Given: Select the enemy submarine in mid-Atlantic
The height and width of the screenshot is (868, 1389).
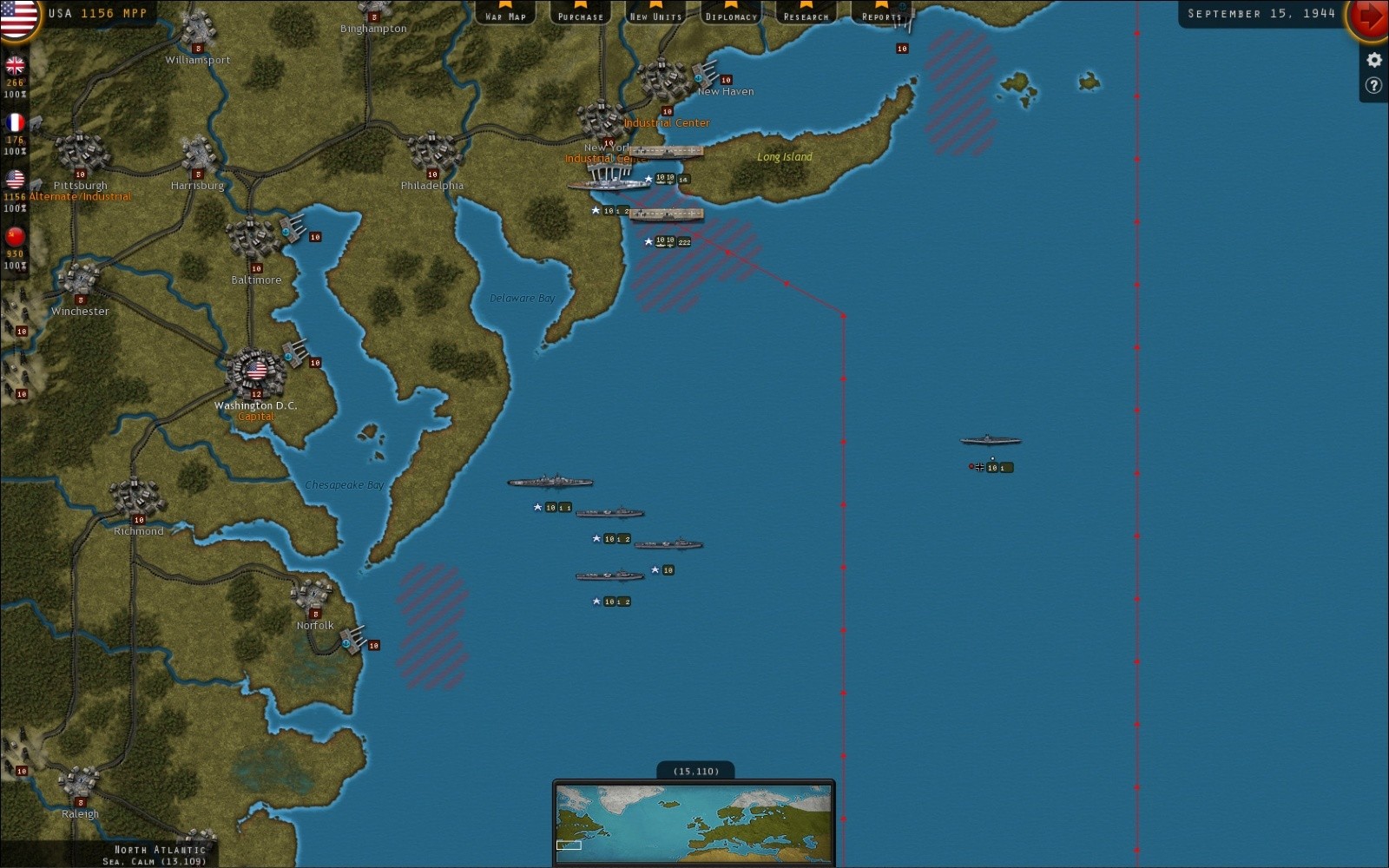Looking at the screenshot, I should [990, 441].
